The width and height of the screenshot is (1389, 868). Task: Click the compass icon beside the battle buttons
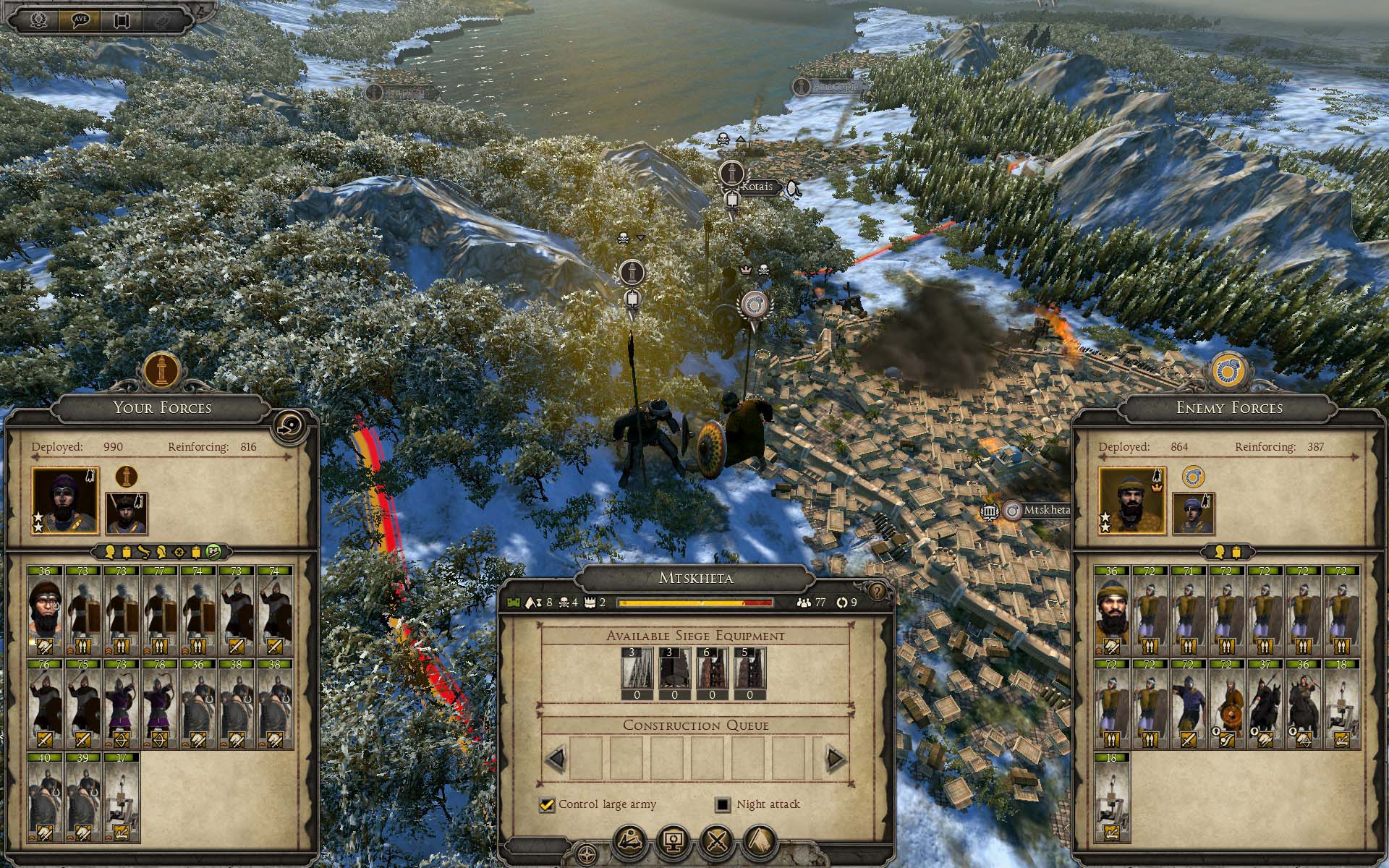pyautogui.click(x=587, y=852)
